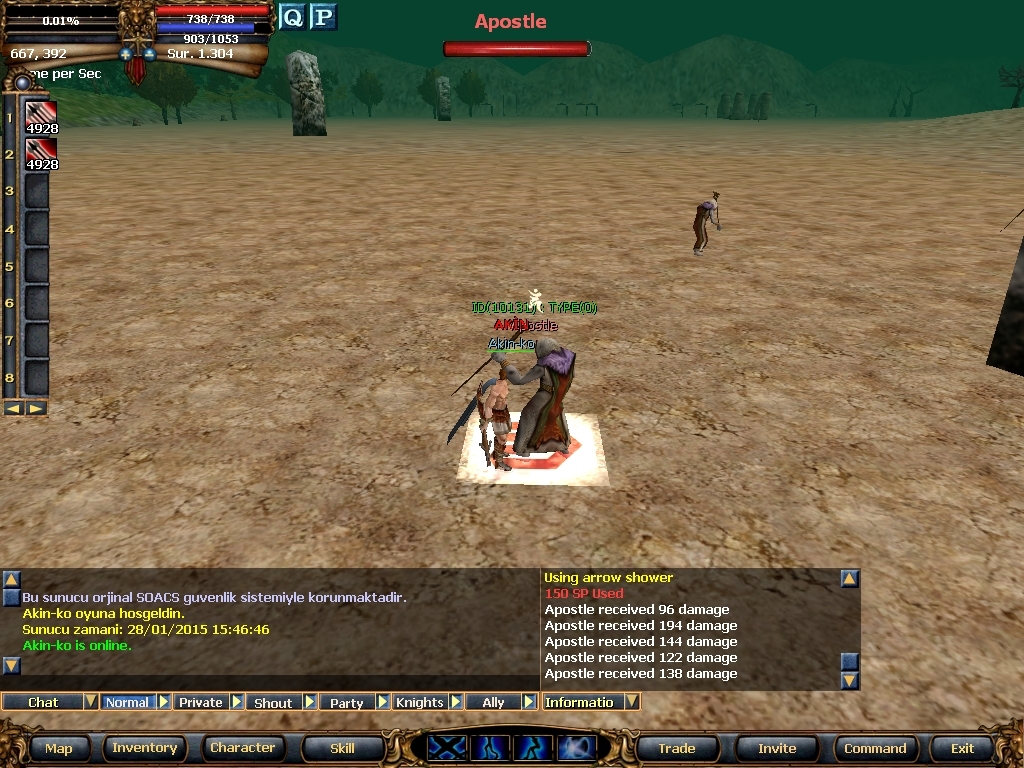Screen dimensions: 1024x768
Task: Click the Trade button
Action: (676, 748)
